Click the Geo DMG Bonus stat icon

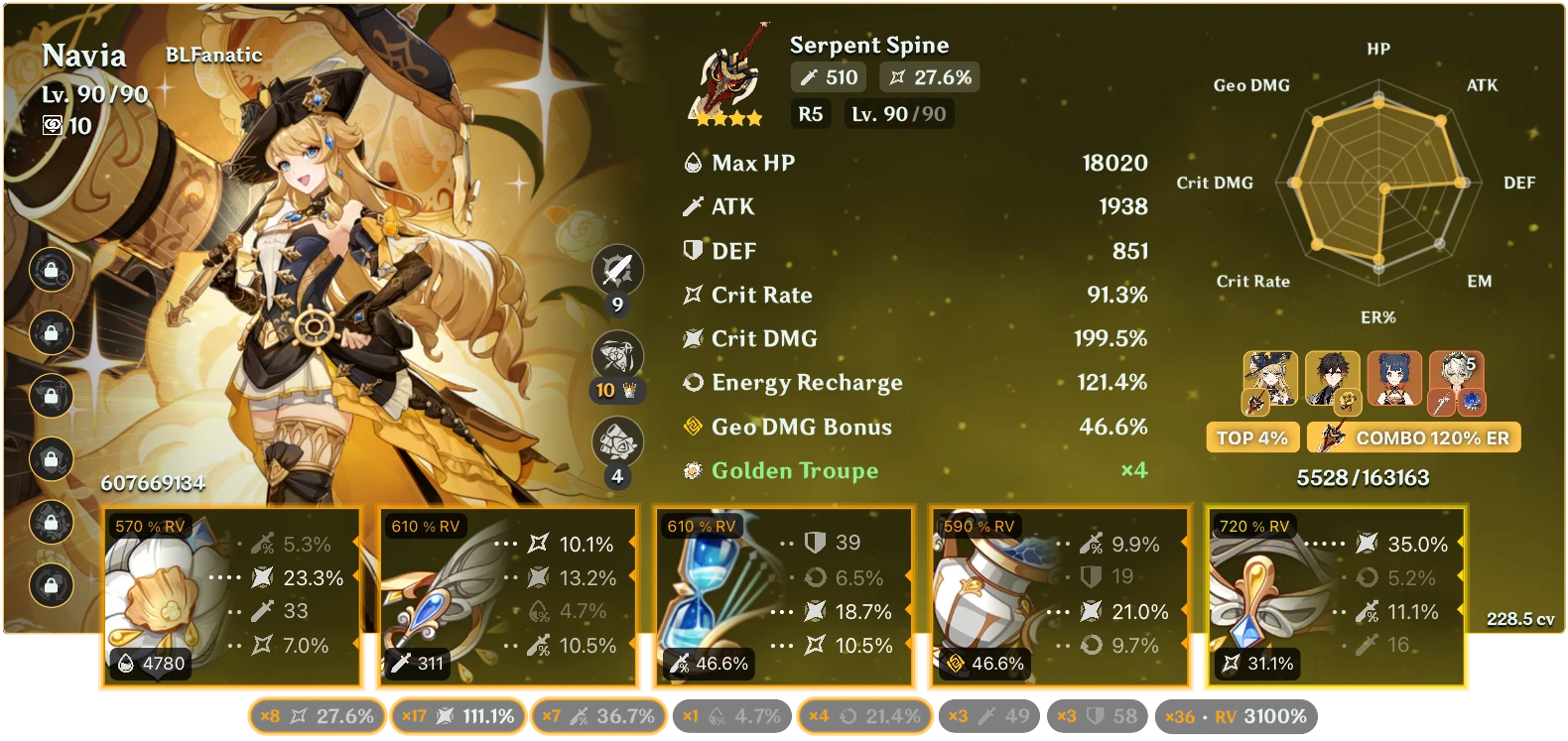(x=692, y=427)
